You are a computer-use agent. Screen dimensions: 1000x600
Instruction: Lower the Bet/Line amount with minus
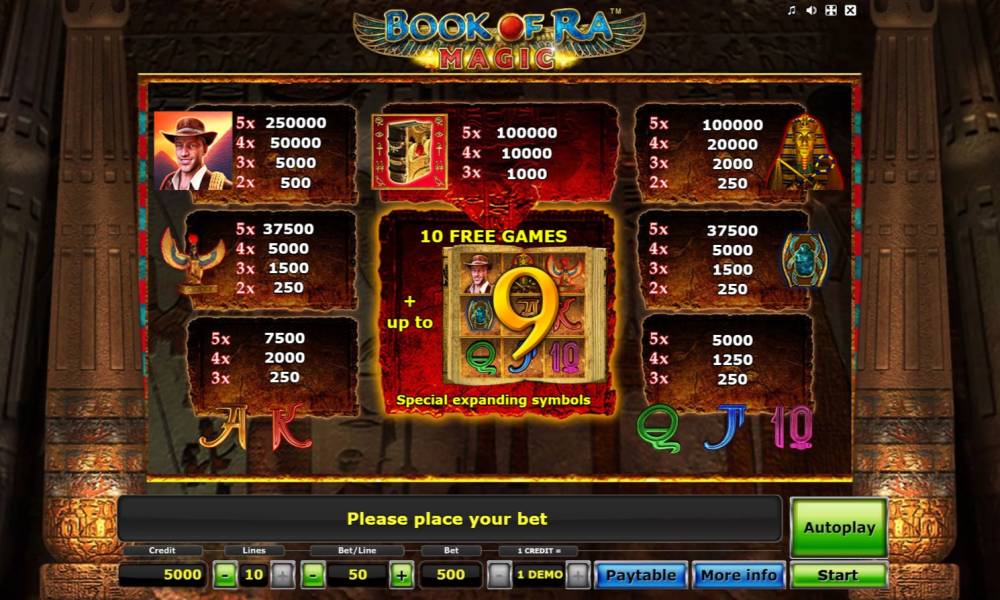(x=313, y=575)
